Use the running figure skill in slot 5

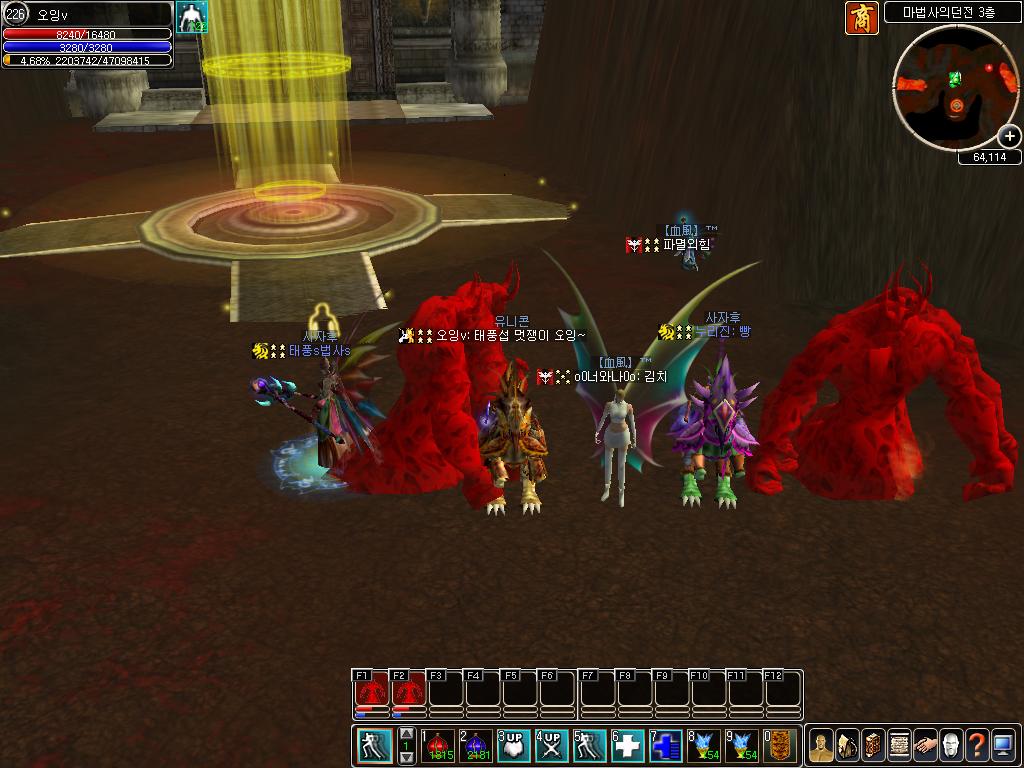(589, 746)
